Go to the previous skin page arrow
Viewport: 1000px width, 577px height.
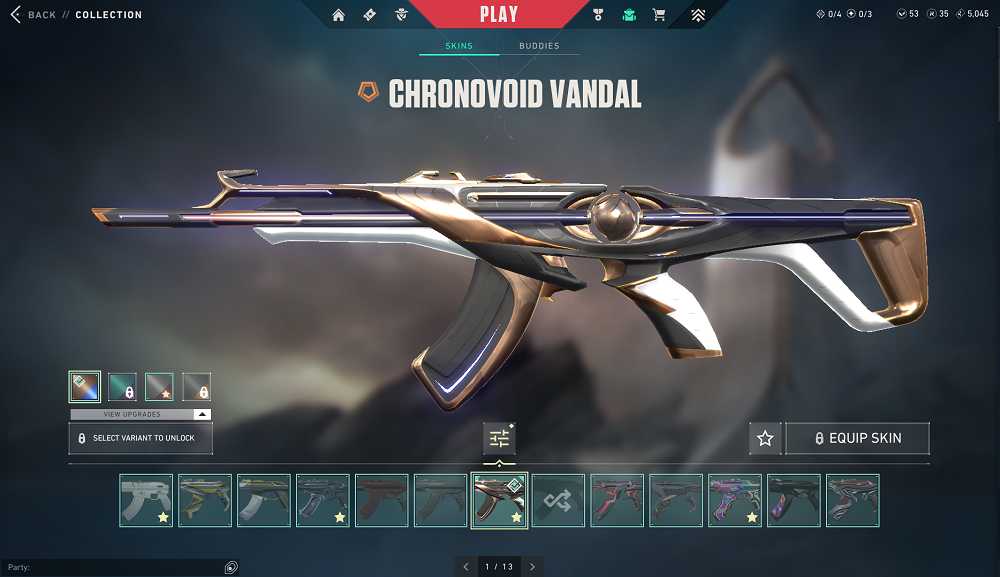pos(466,567)
